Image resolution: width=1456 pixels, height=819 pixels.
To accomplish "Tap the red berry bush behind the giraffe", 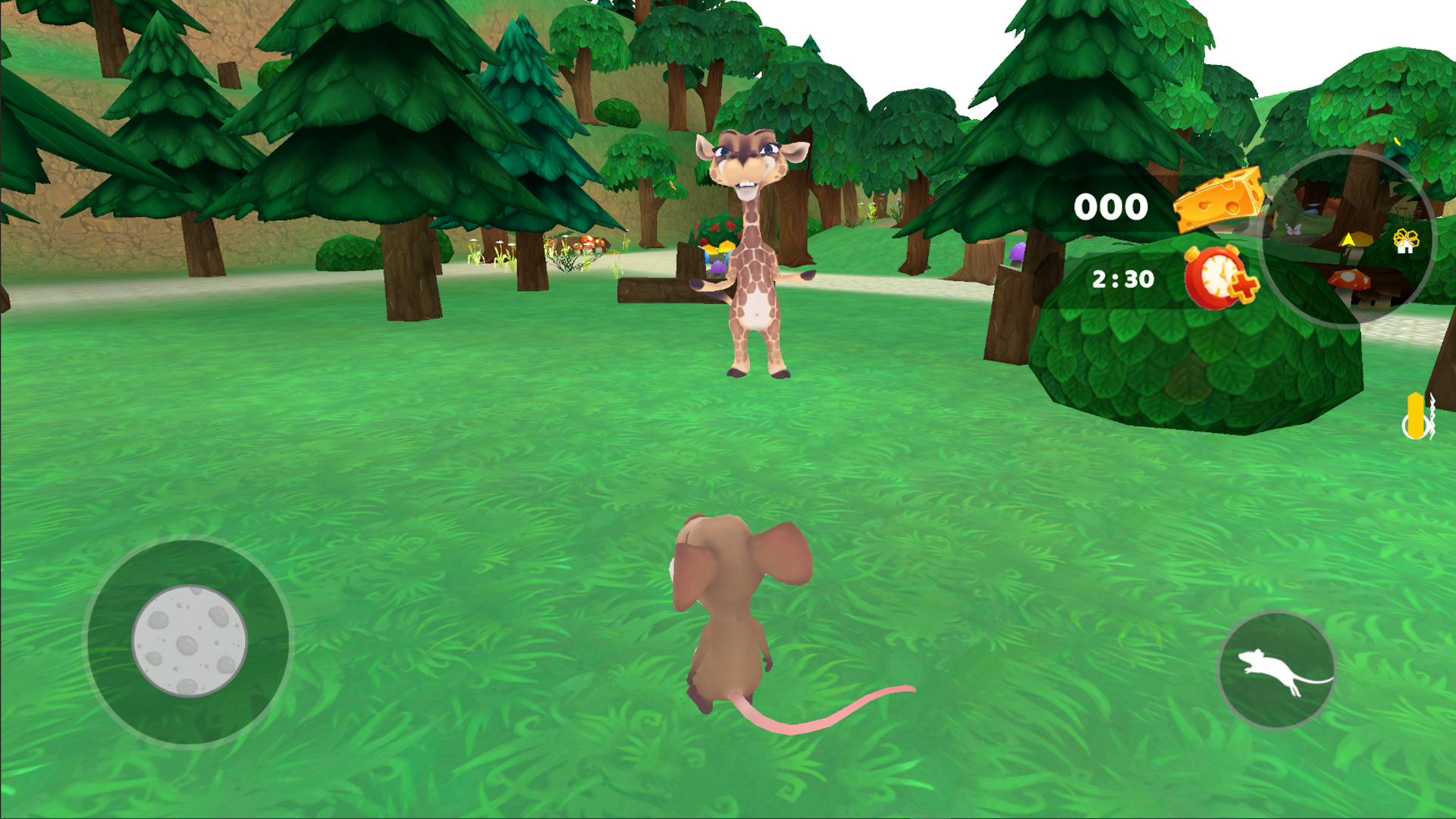I will pyautogui.click(x=717, y=227).
